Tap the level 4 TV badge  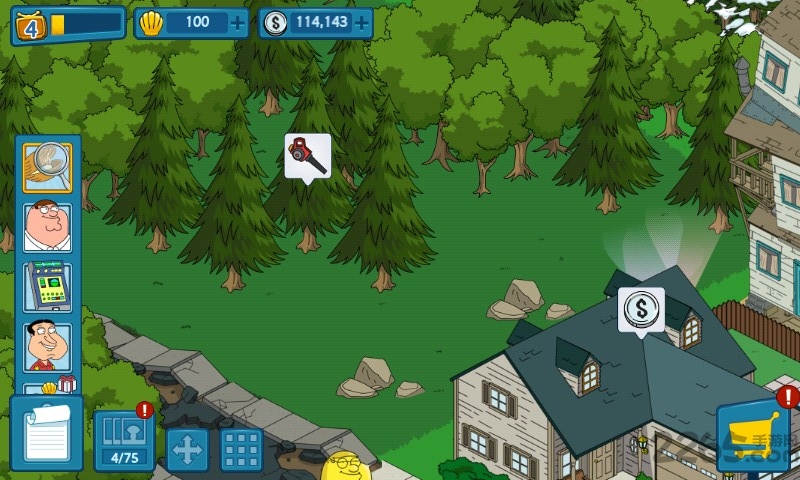pos(30,24)
